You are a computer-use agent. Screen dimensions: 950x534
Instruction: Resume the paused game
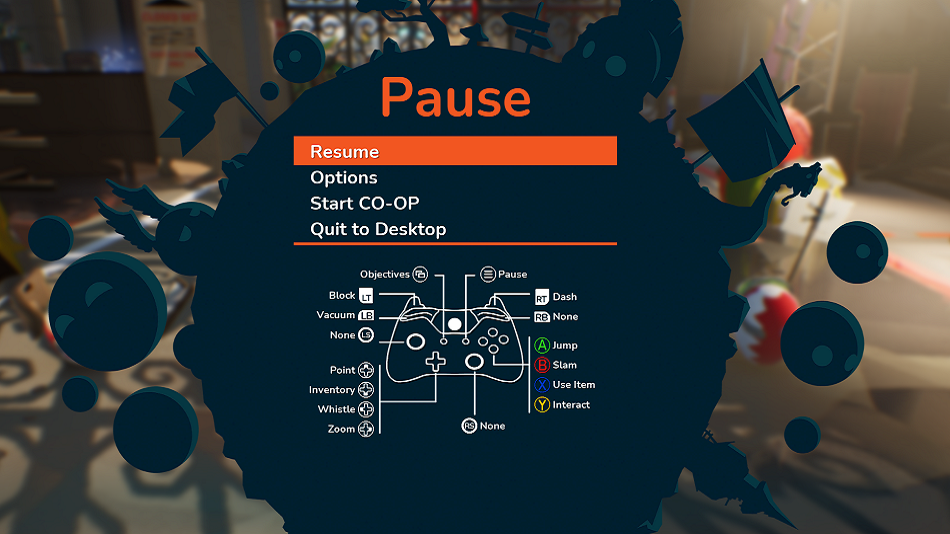pos(345,152)
